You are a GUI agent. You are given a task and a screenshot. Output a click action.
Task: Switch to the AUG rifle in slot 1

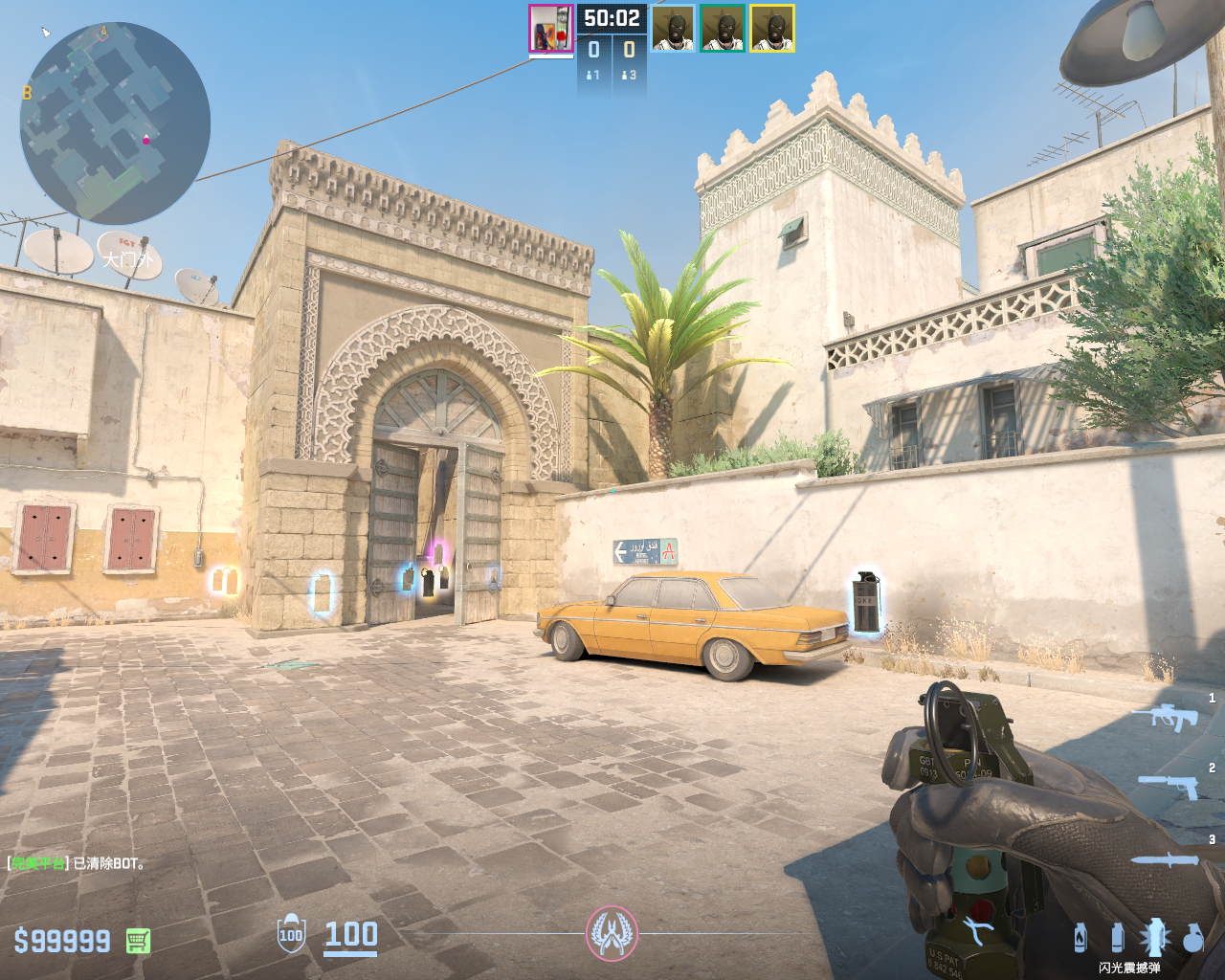coord(1165,716)
